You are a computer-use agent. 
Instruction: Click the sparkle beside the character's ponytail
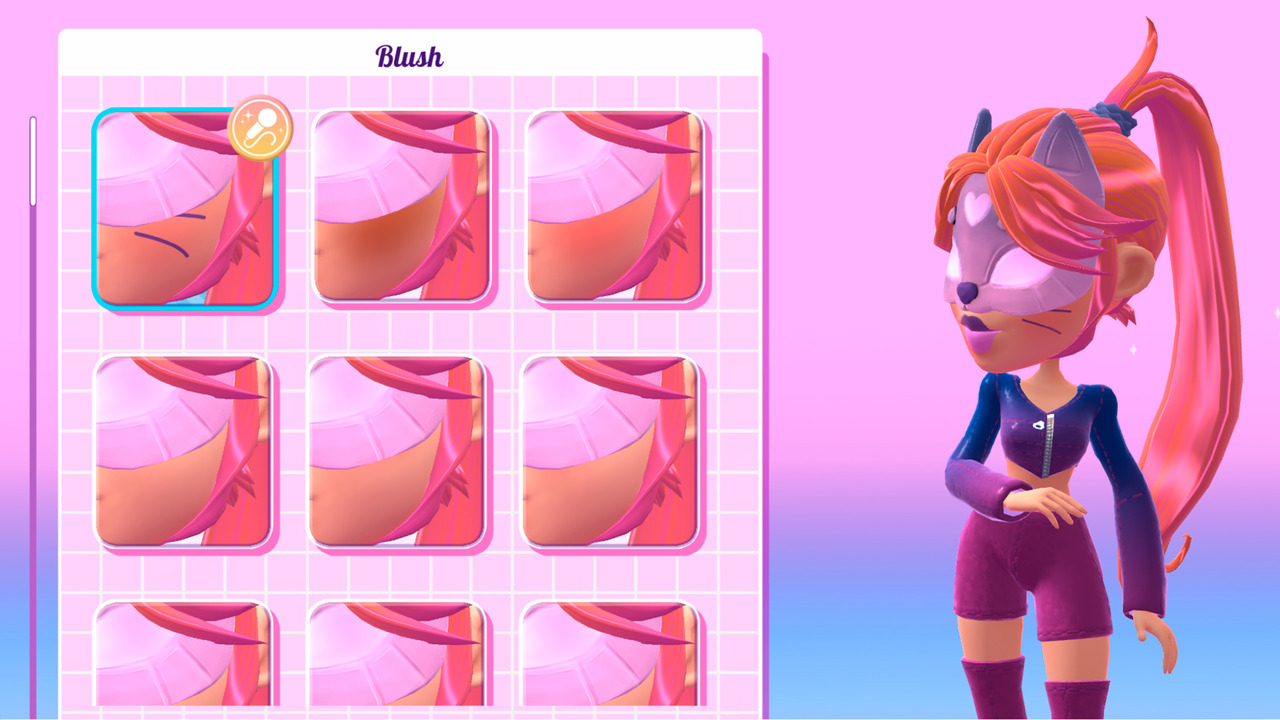point(1133,349)
